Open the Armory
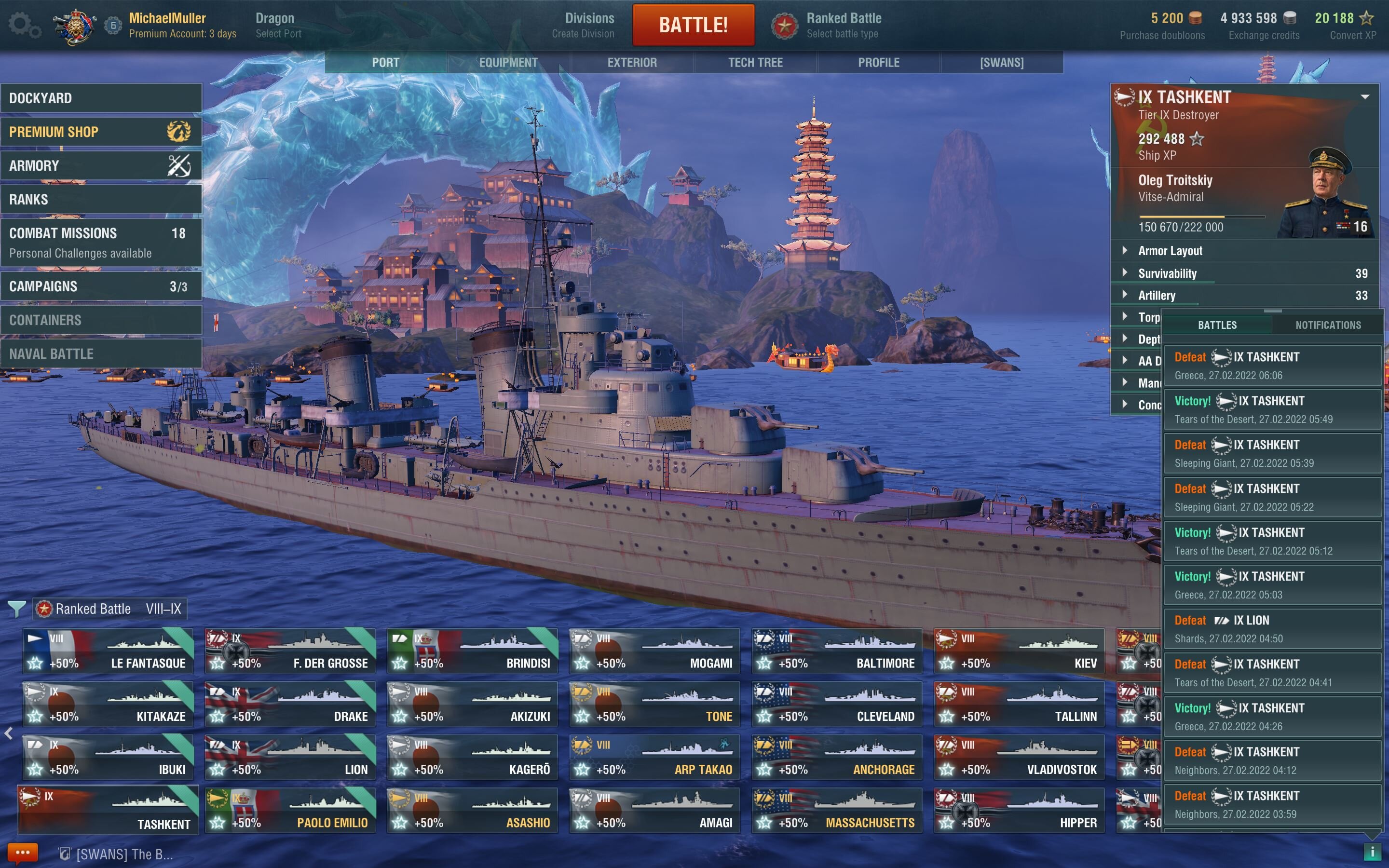The height and width of the screenshot is (868, 1389). (101, 166)
